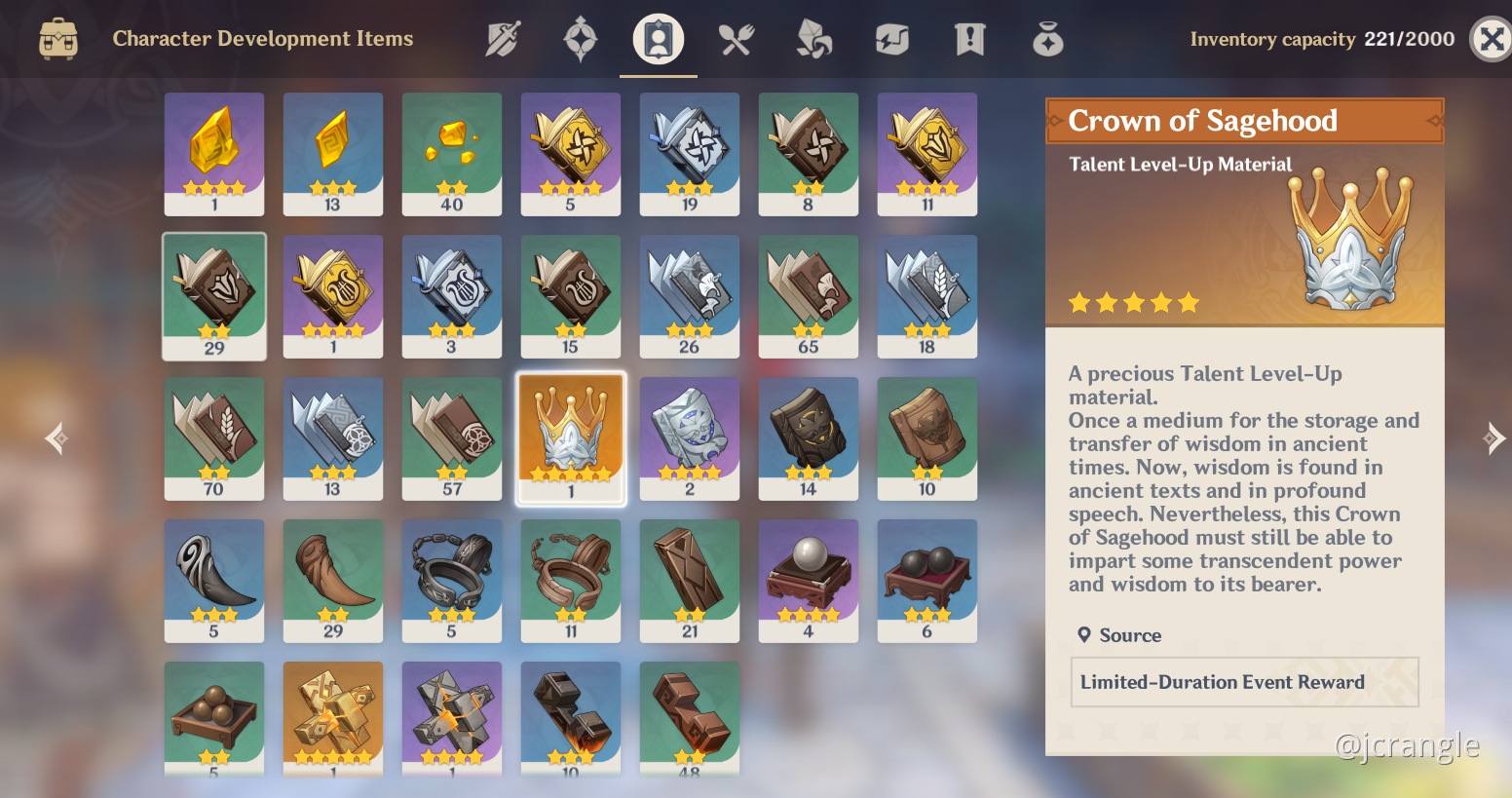Select the Crown of Sagehood item
Screen dimensions: 1512x798
(570, 438)
